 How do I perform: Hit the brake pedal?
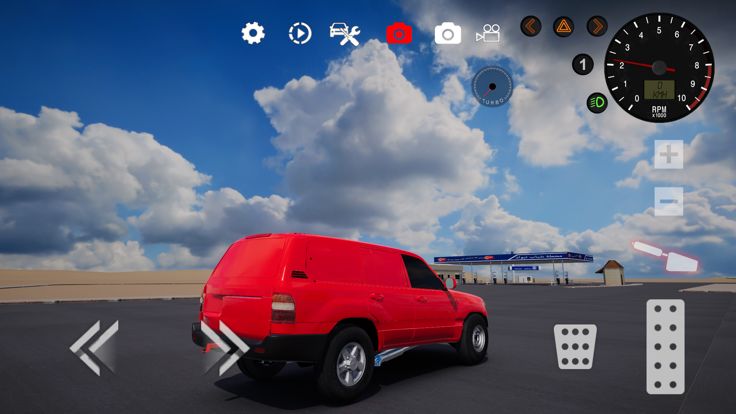(575, 346)
